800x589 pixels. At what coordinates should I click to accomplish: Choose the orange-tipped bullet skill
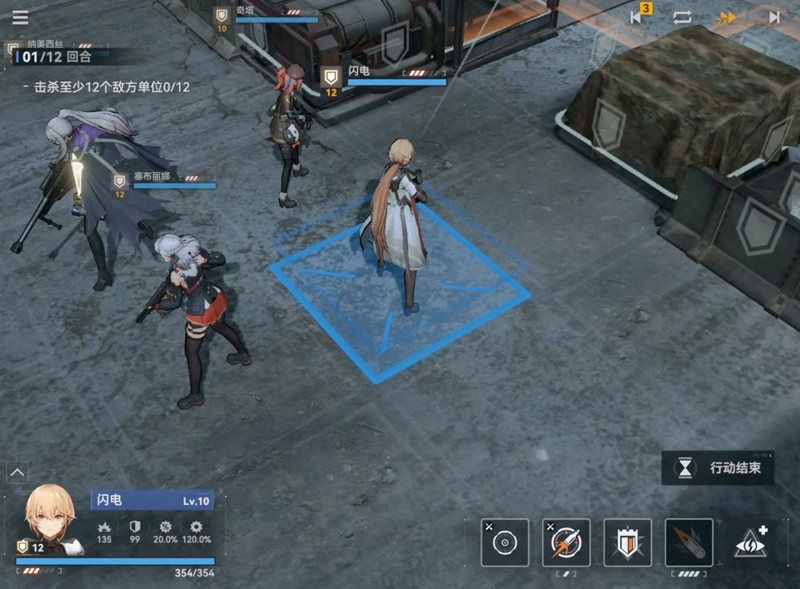point(689,543)
